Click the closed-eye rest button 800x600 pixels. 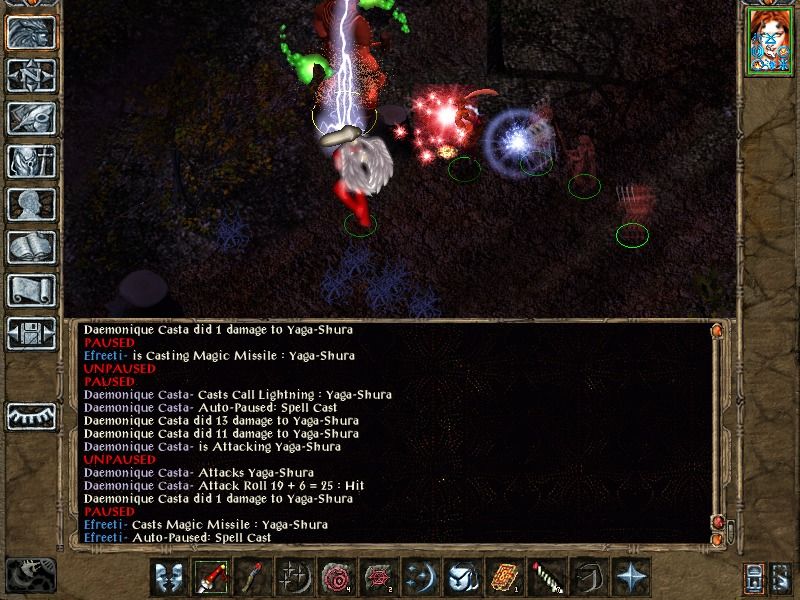[x=31, y=416]
